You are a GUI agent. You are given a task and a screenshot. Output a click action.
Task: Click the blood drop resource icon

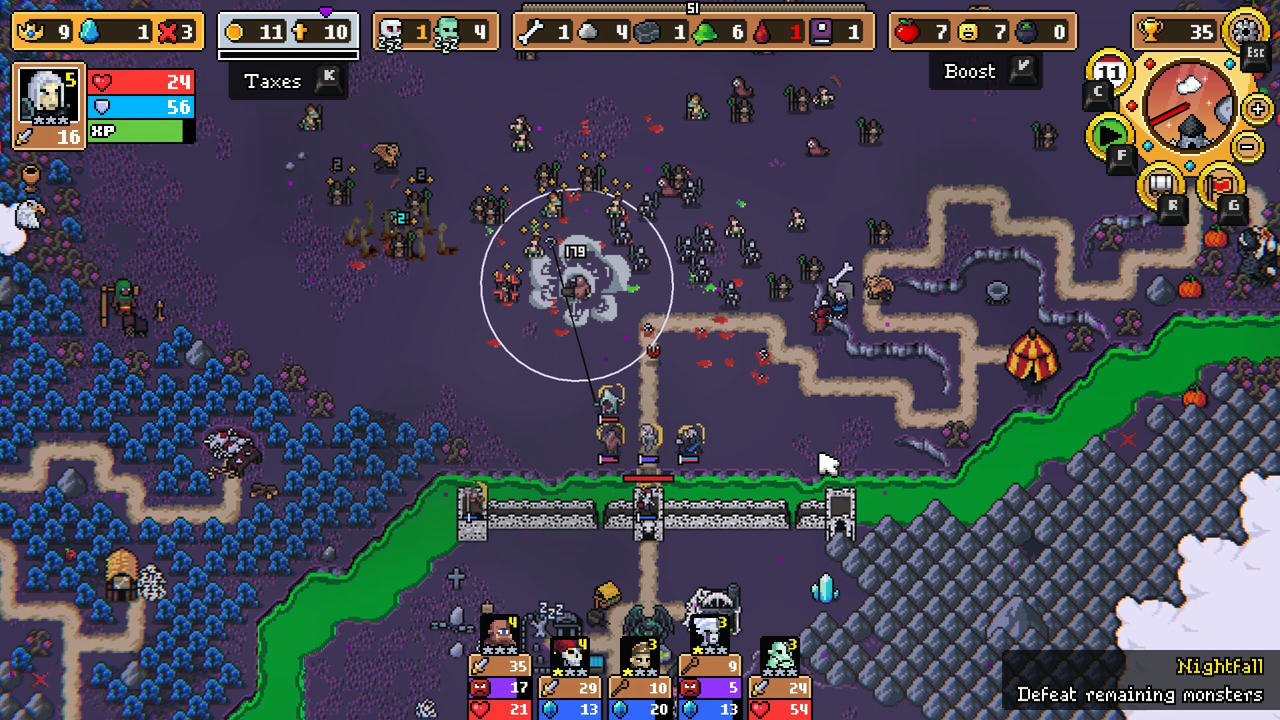click(x=760, y=33)
